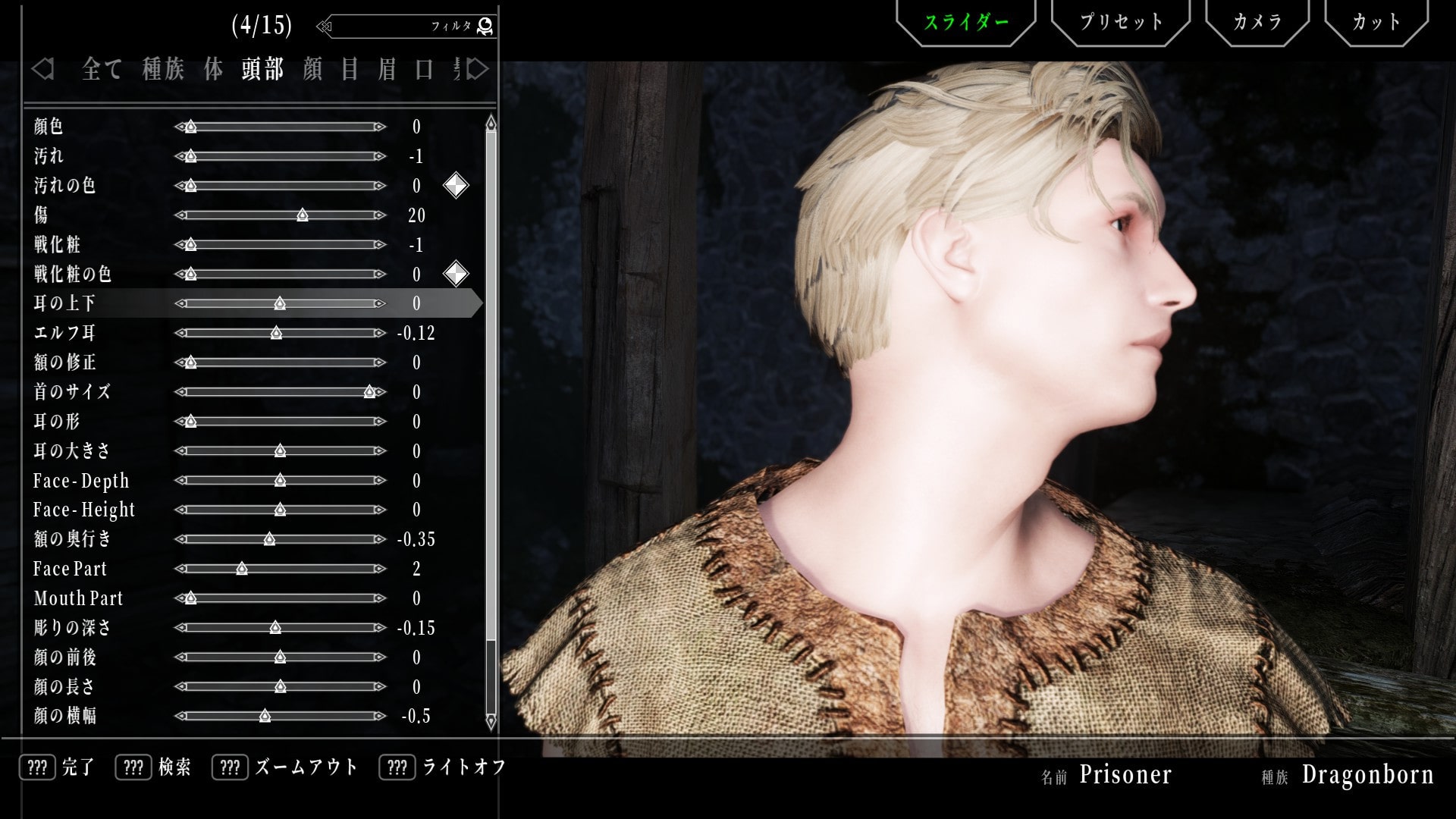Switch to the プリセット tab
Viewport: 1456px width, 819px height.
pyautogui.click(x=1120, y=21)
